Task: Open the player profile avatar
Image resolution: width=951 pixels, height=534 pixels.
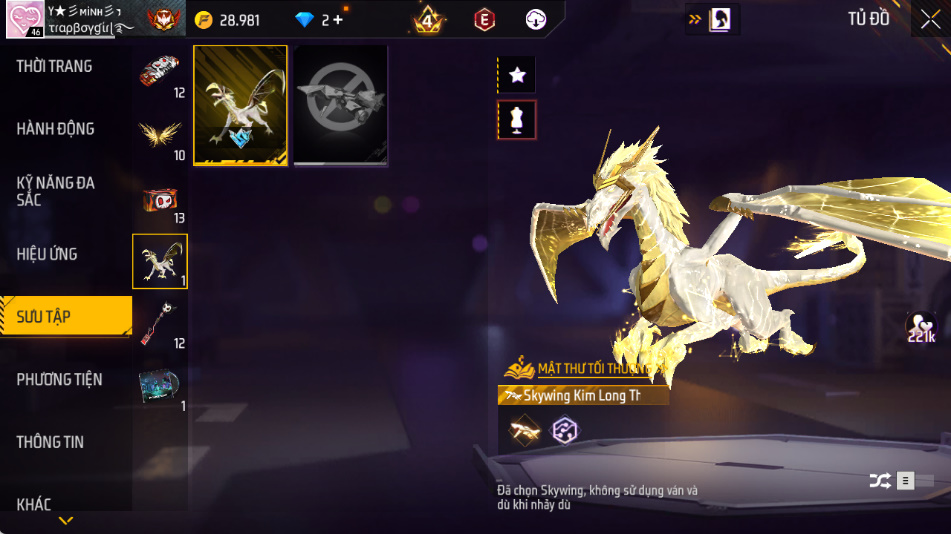Action: click(24, 19)
